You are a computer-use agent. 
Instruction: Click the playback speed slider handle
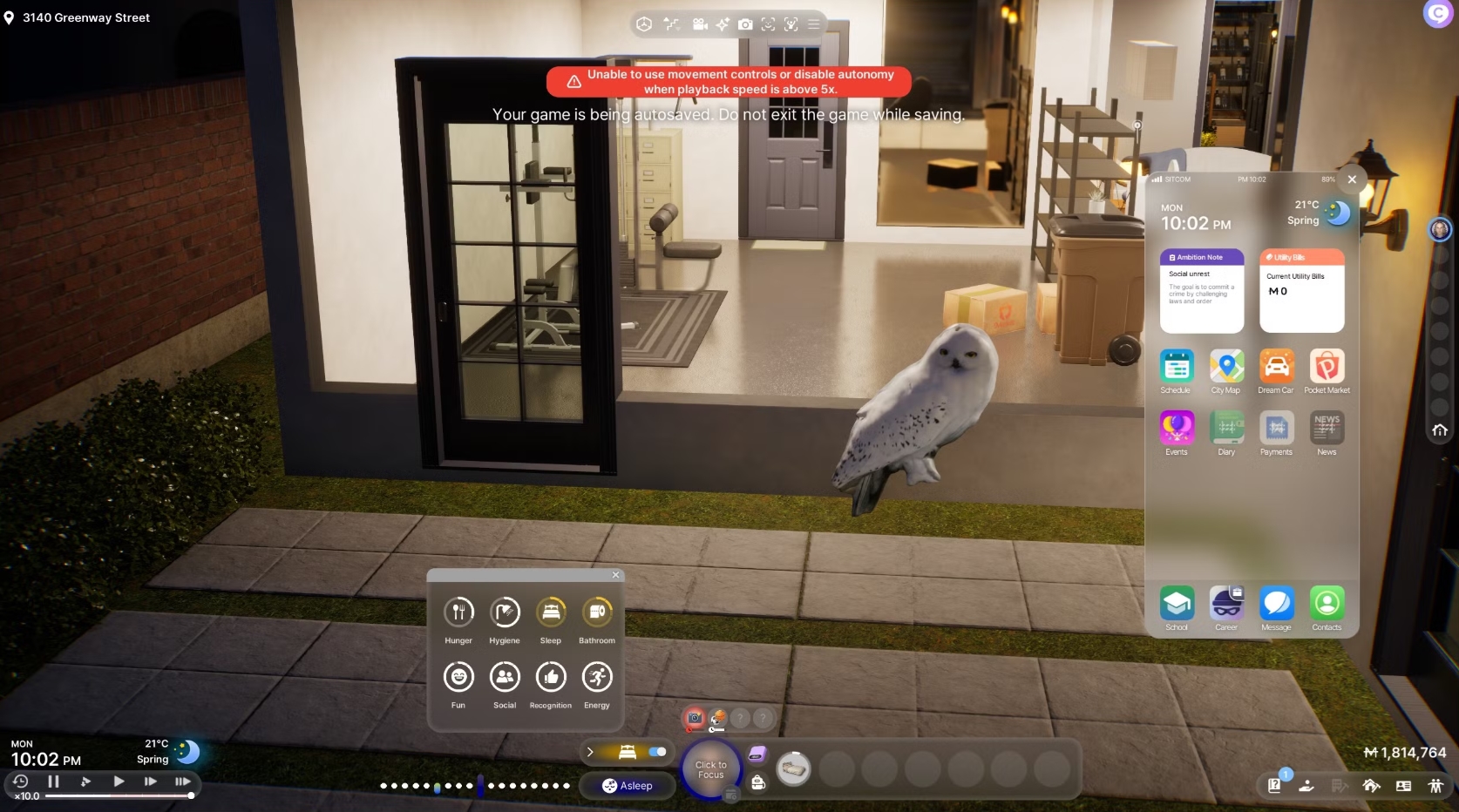[x=191, y=795]
